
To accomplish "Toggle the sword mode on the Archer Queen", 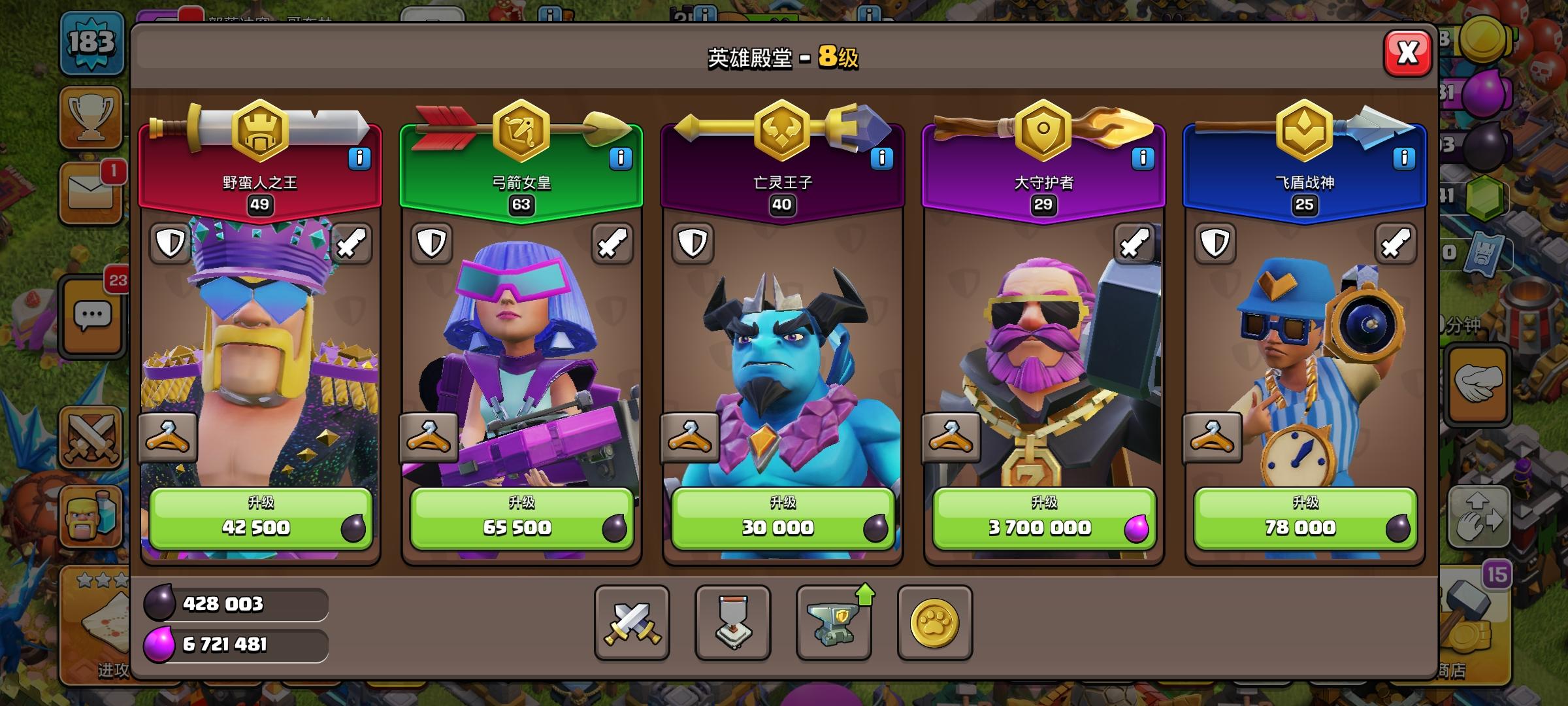I will (x=613, y=243).
